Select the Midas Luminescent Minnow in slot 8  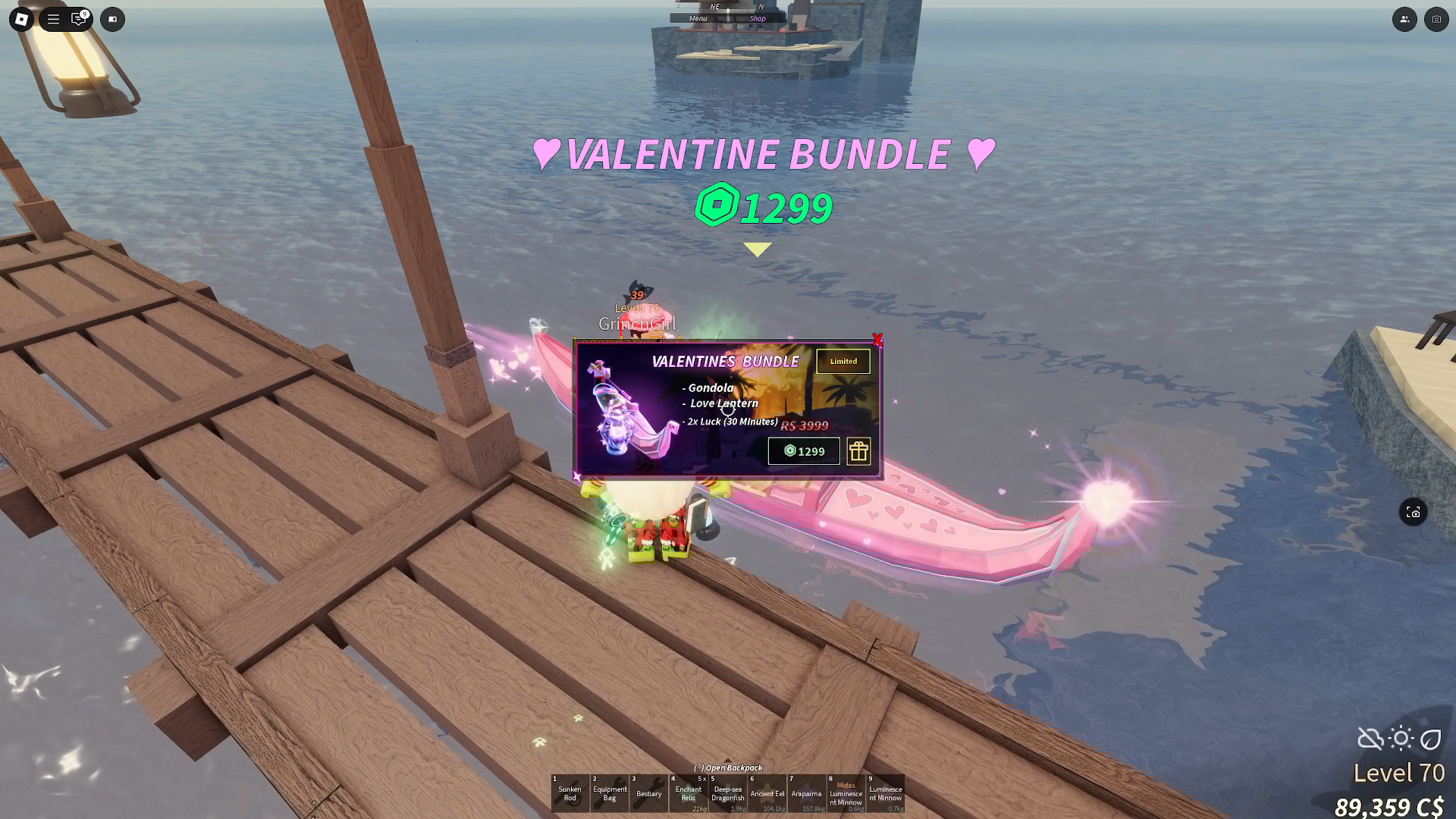(x=846, y=792)
